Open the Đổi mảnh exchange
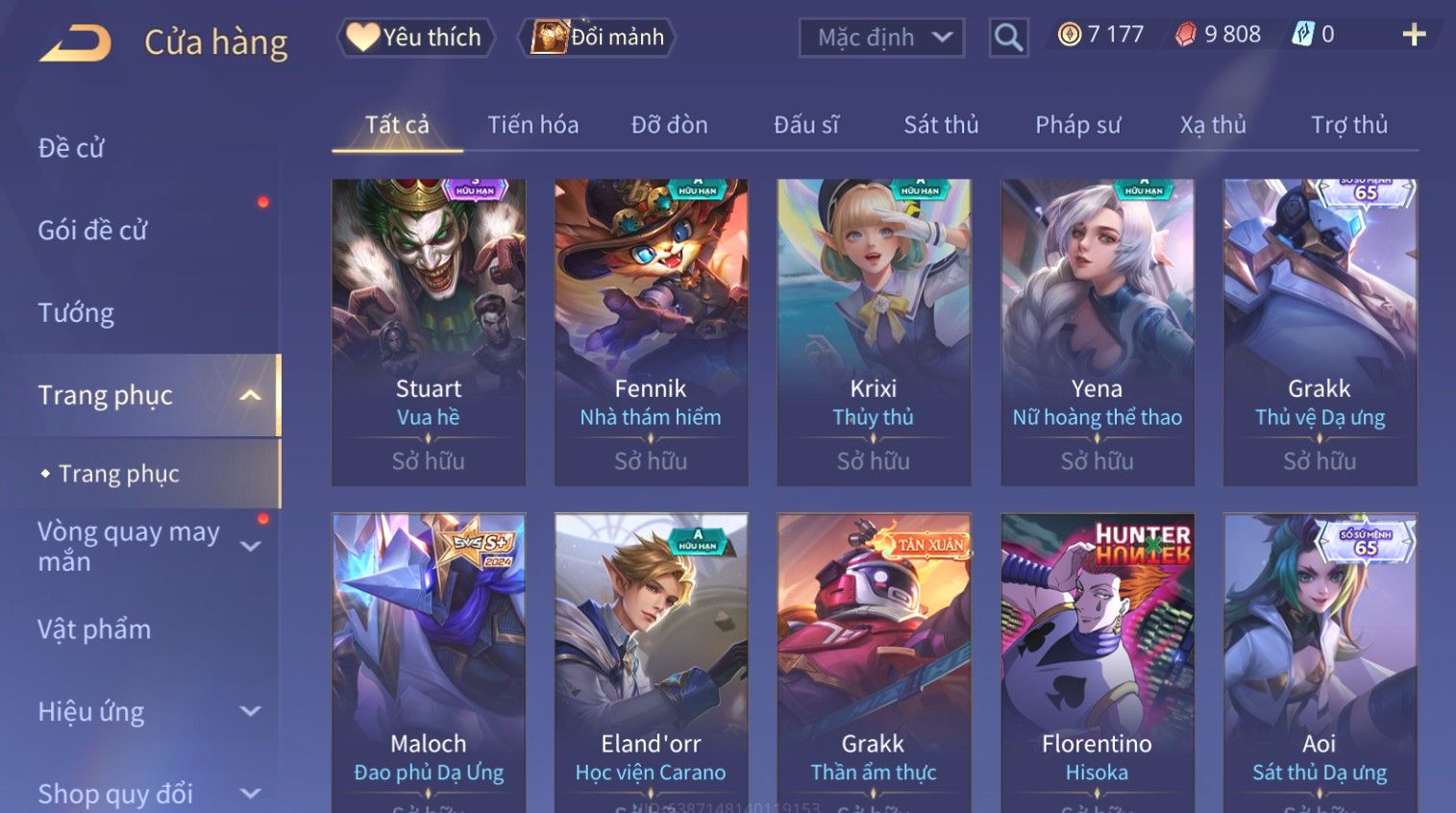This screenshot has height=813, width=1456. click(598, 37)
